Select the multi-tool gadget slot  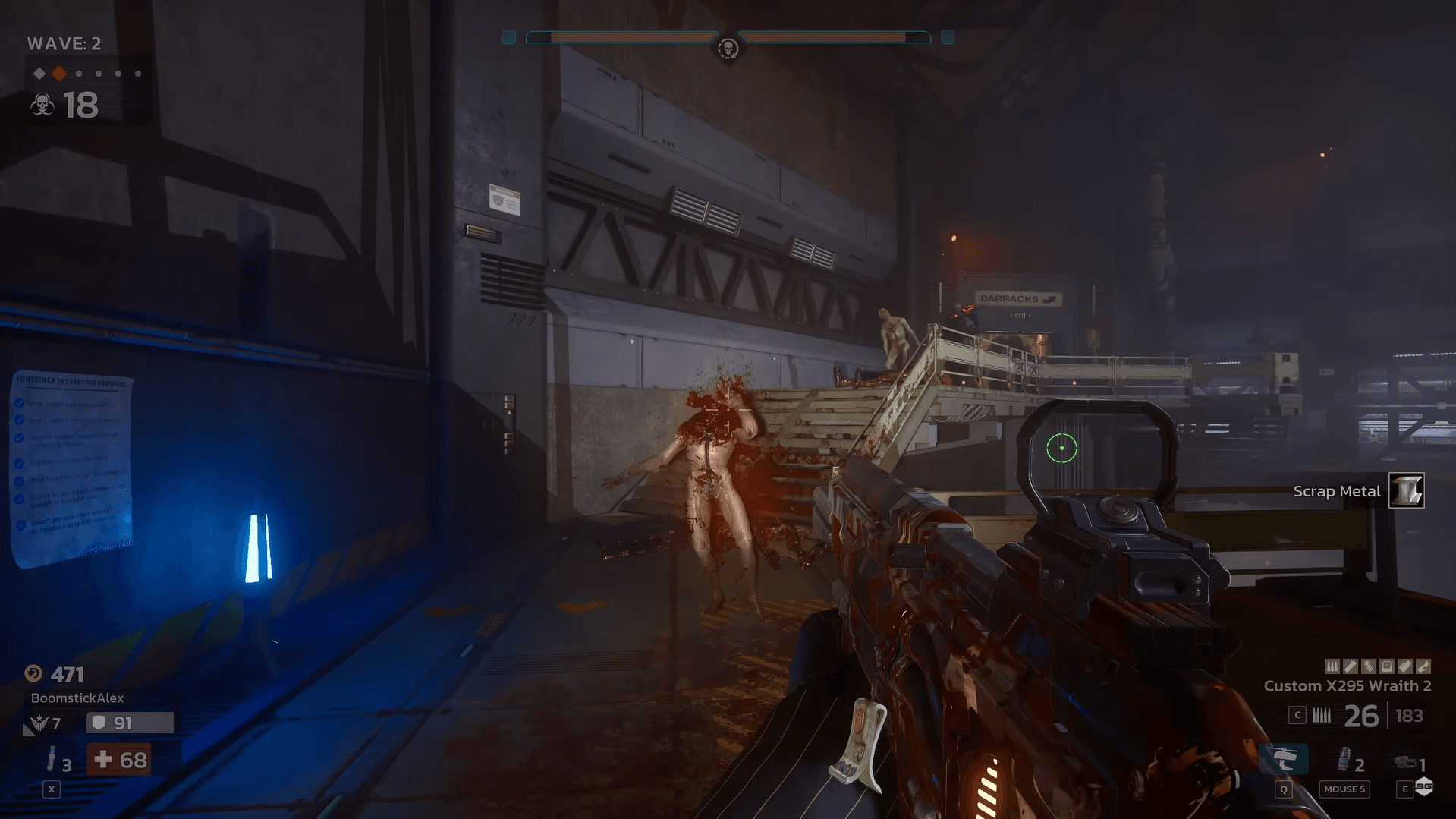(1283, 760)
